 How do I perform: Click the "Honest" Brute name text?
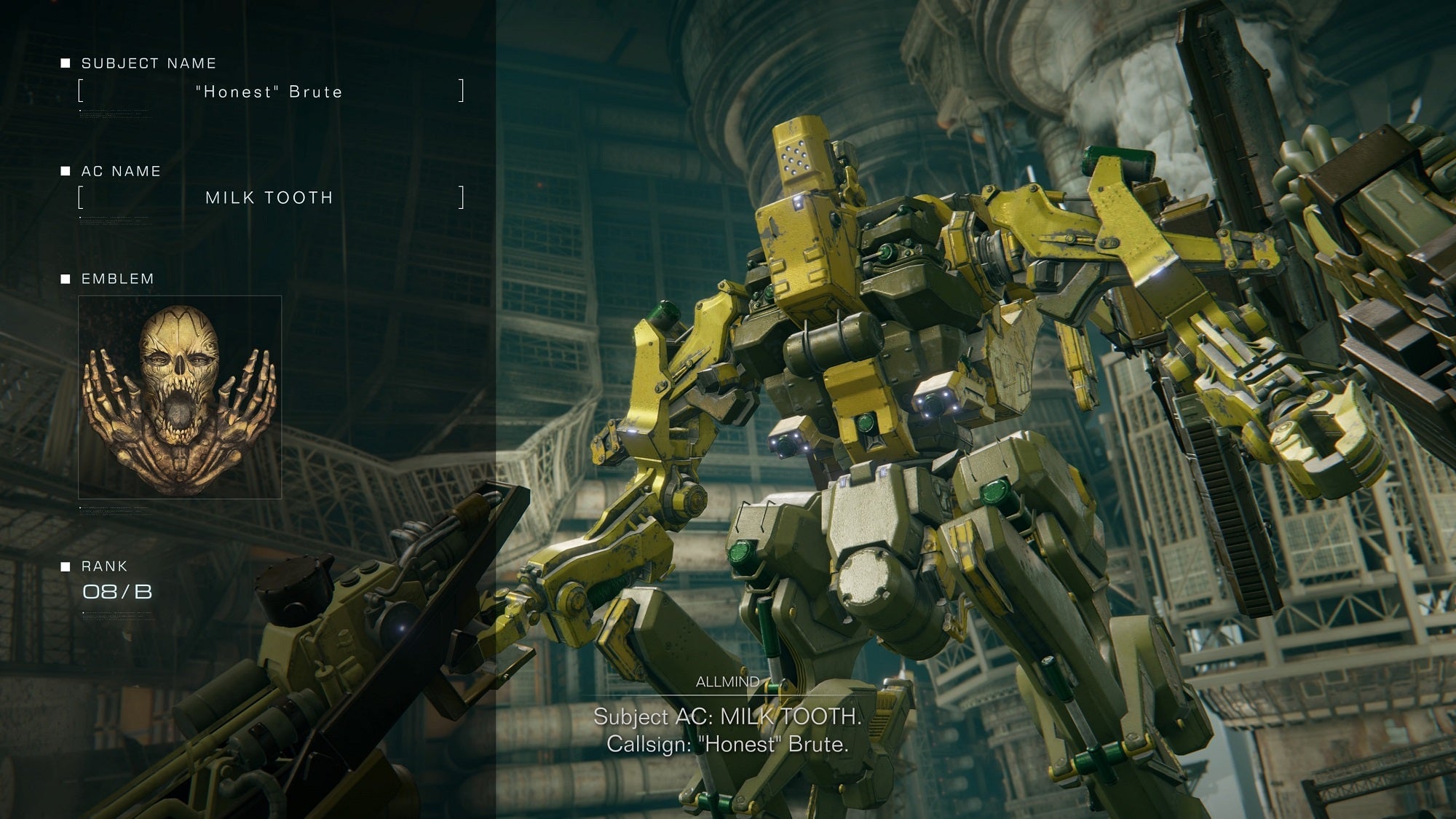tap(268, 92)
